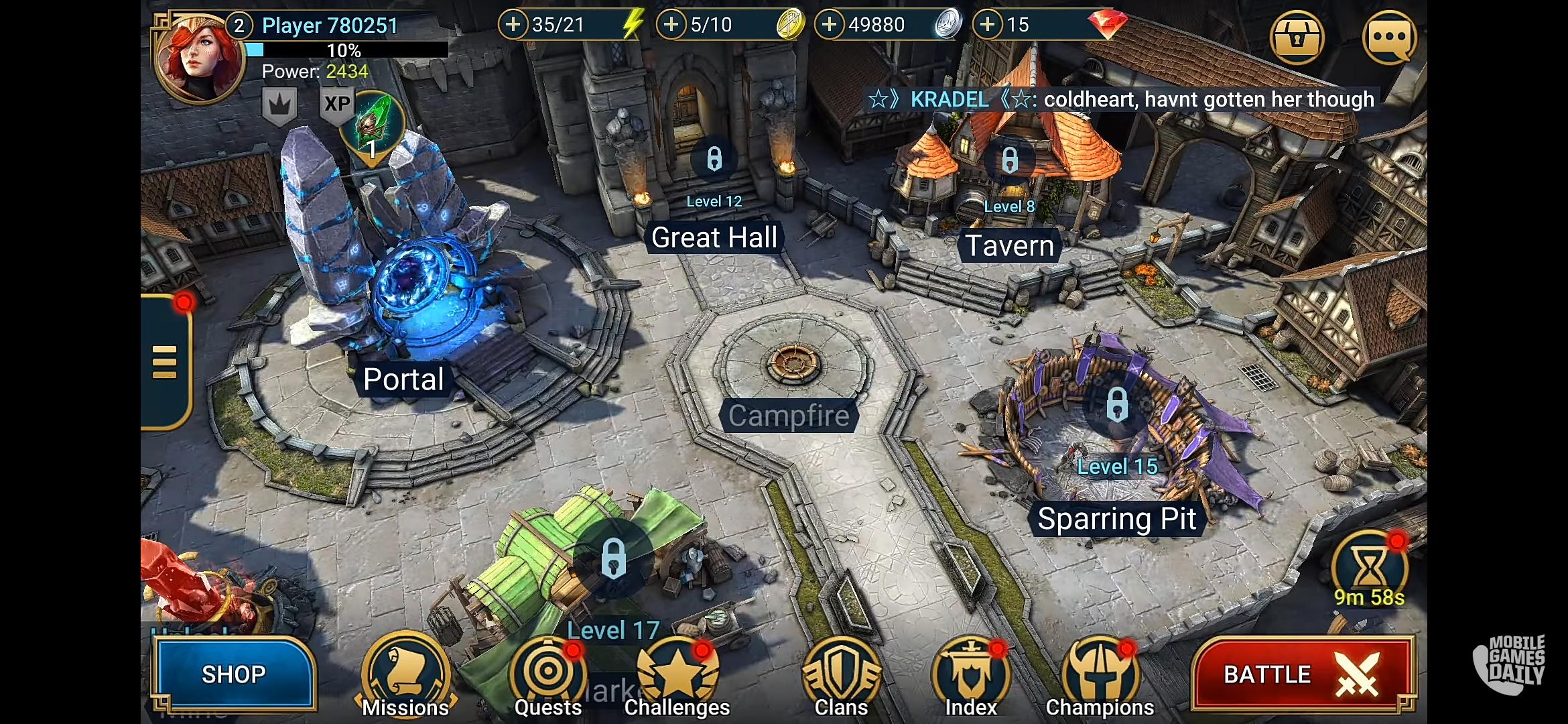
Task: Add more energy with the plus button
Action: coord(513,25)
